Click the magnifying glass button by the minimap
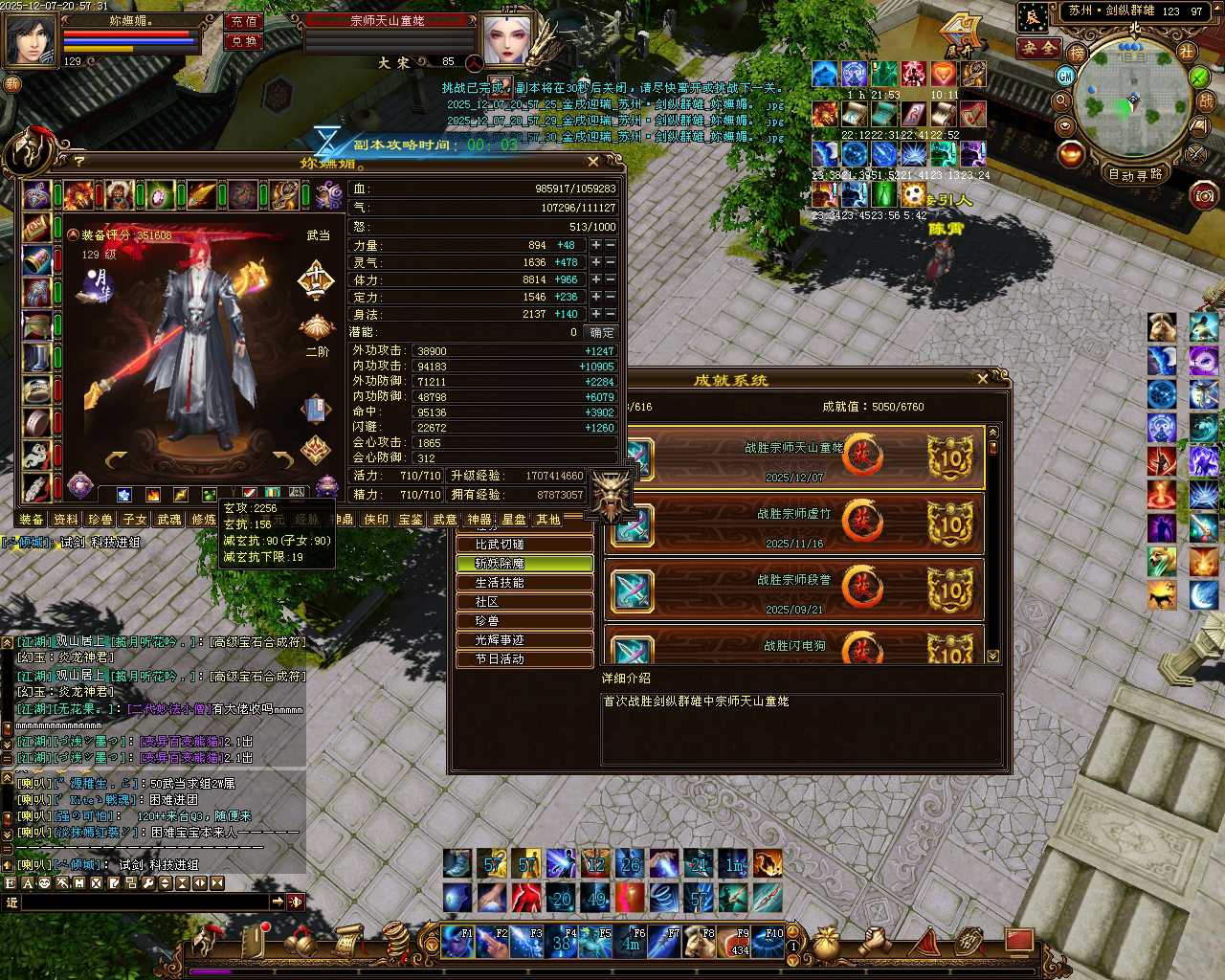This screenshot has height=980, width=1225. click(x=1061, y=100)
